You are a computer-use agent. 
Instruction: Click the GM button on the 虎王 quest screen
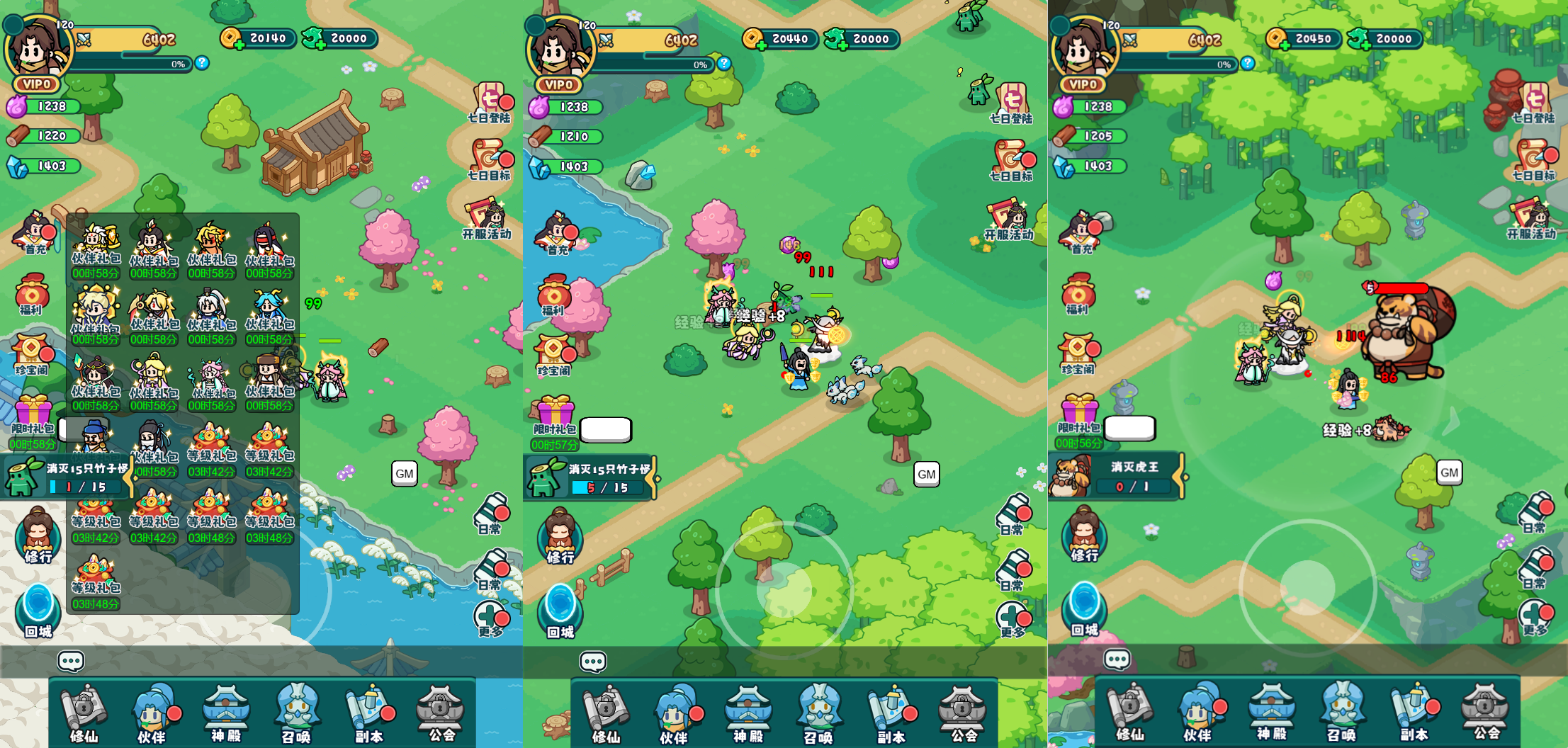(x=1449, y=472)
